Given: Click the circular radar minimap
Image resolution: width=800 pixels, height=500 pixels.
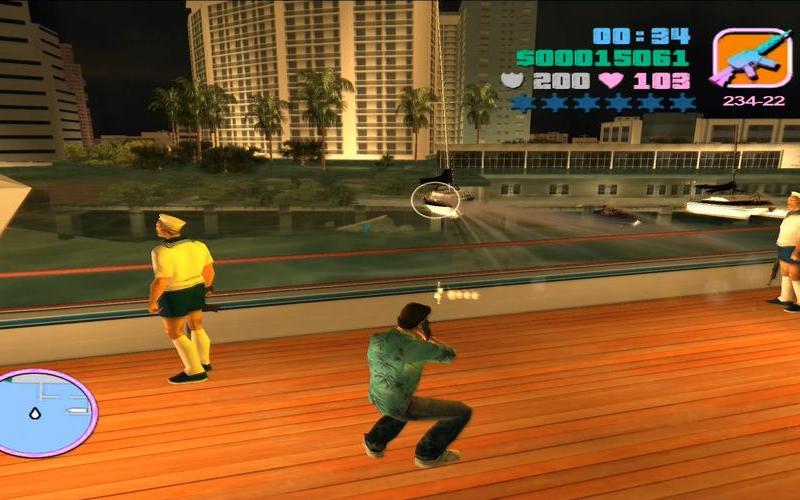Looking at the screenshot, I should (x=47, y=412).
